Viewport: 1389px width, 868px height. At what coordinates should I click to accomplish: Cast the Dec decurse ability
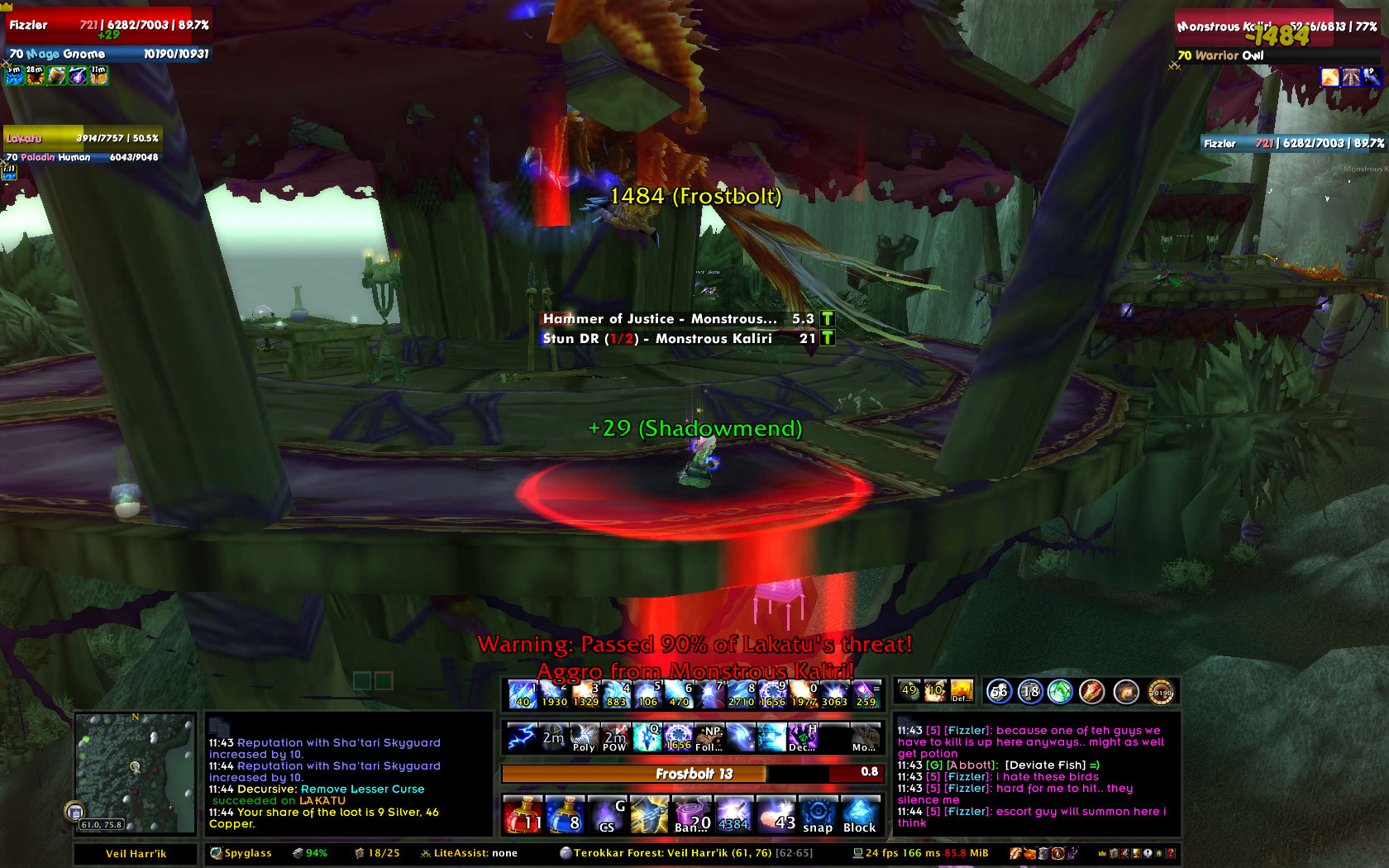point(803,737)
